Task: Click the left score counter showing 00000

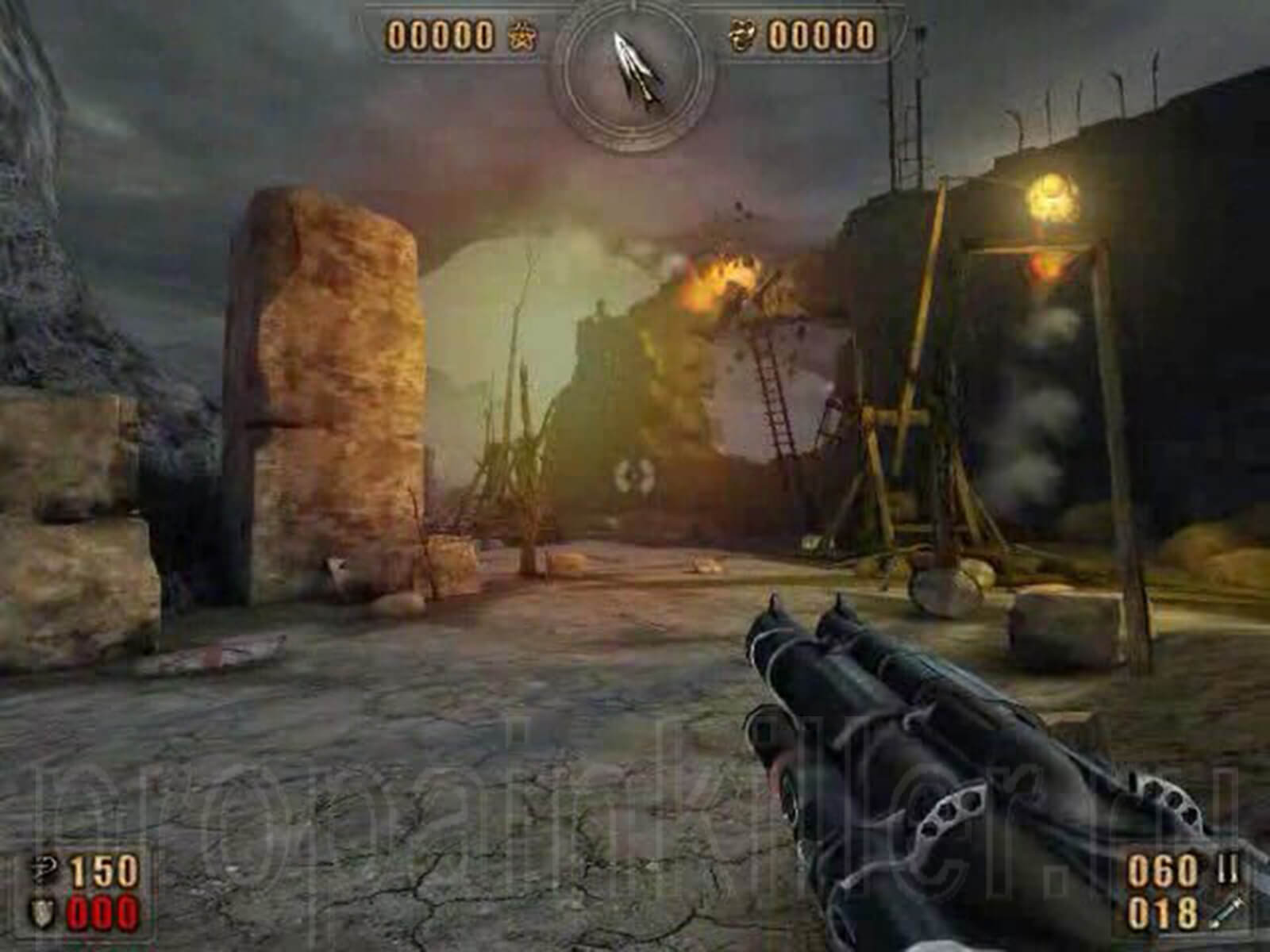Action: [x=439, y=36]
